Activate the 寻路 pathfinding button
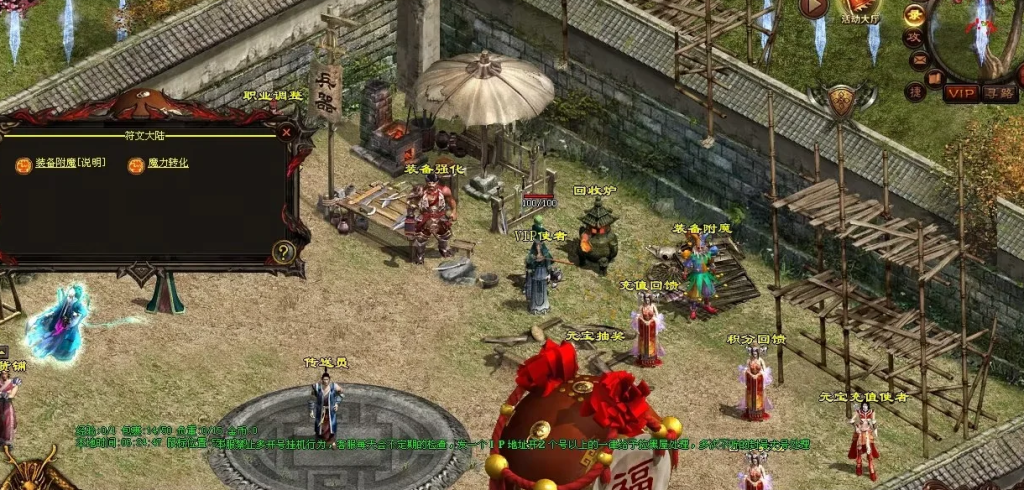 click(998, 93)
